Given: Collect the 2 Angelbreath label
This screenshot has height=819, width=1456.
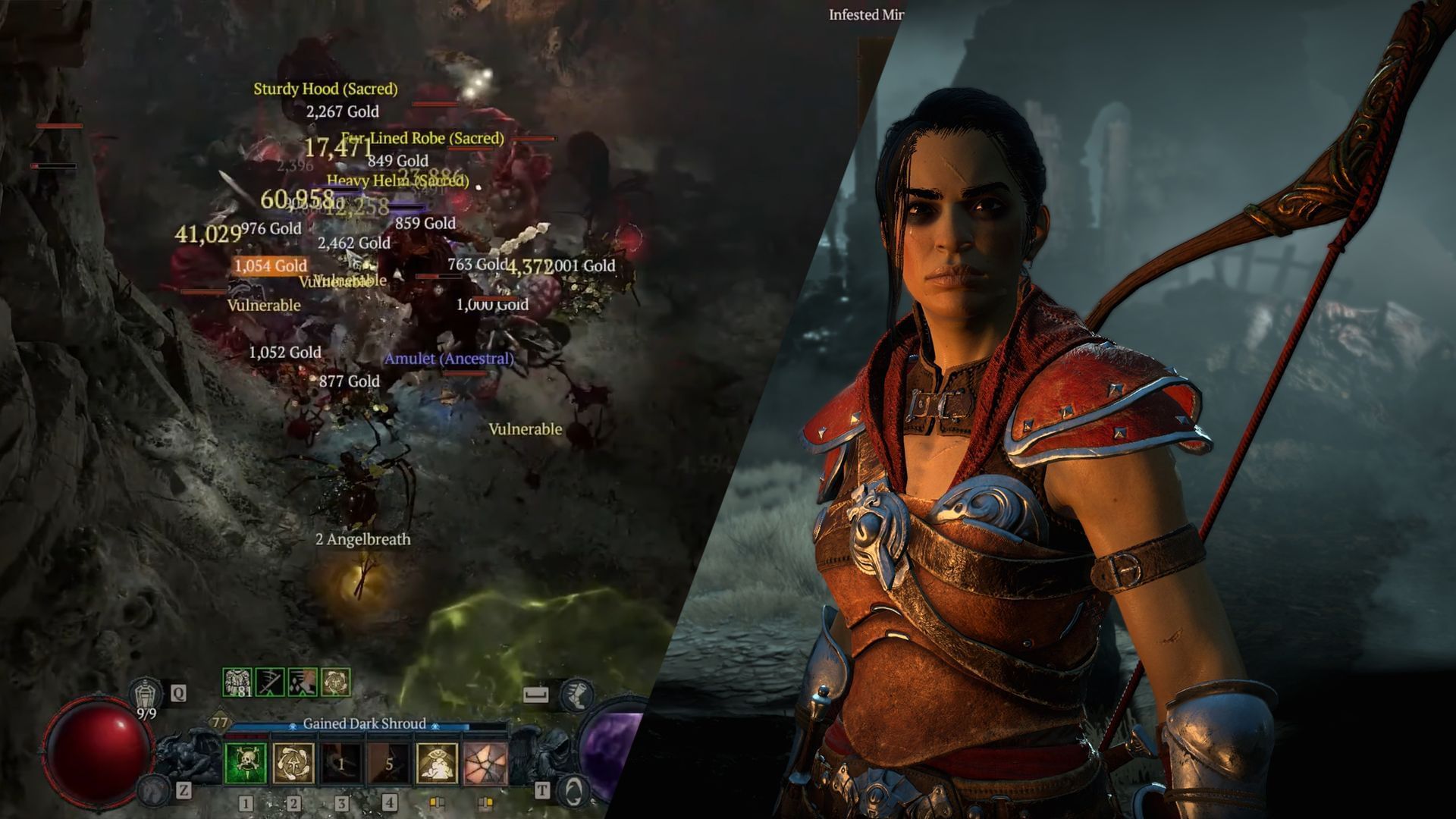Looking at the screenshot, I should pos(362,539).
